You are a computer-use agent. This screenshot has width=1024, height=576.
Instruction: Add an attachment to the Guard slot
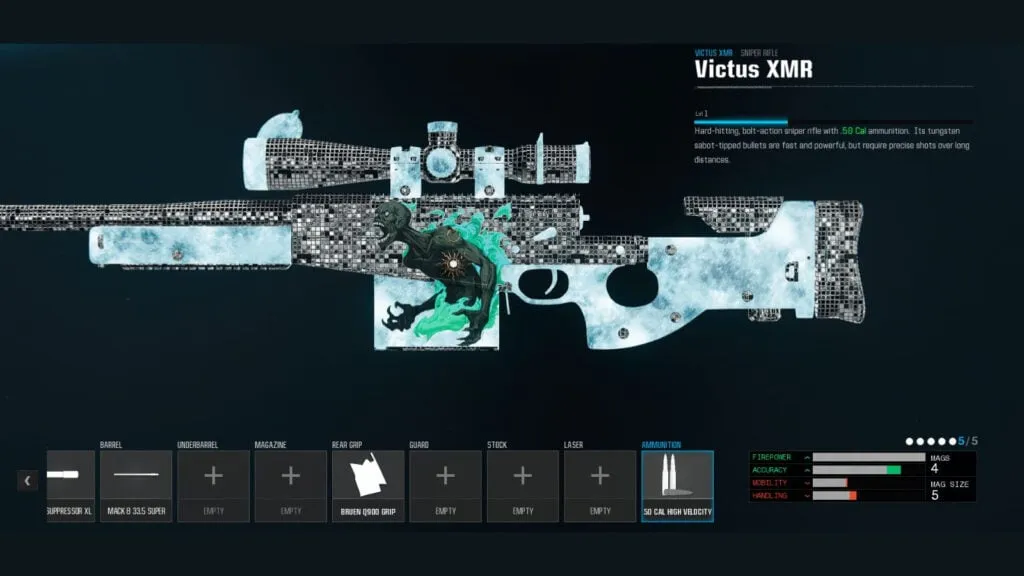point(445,486)
